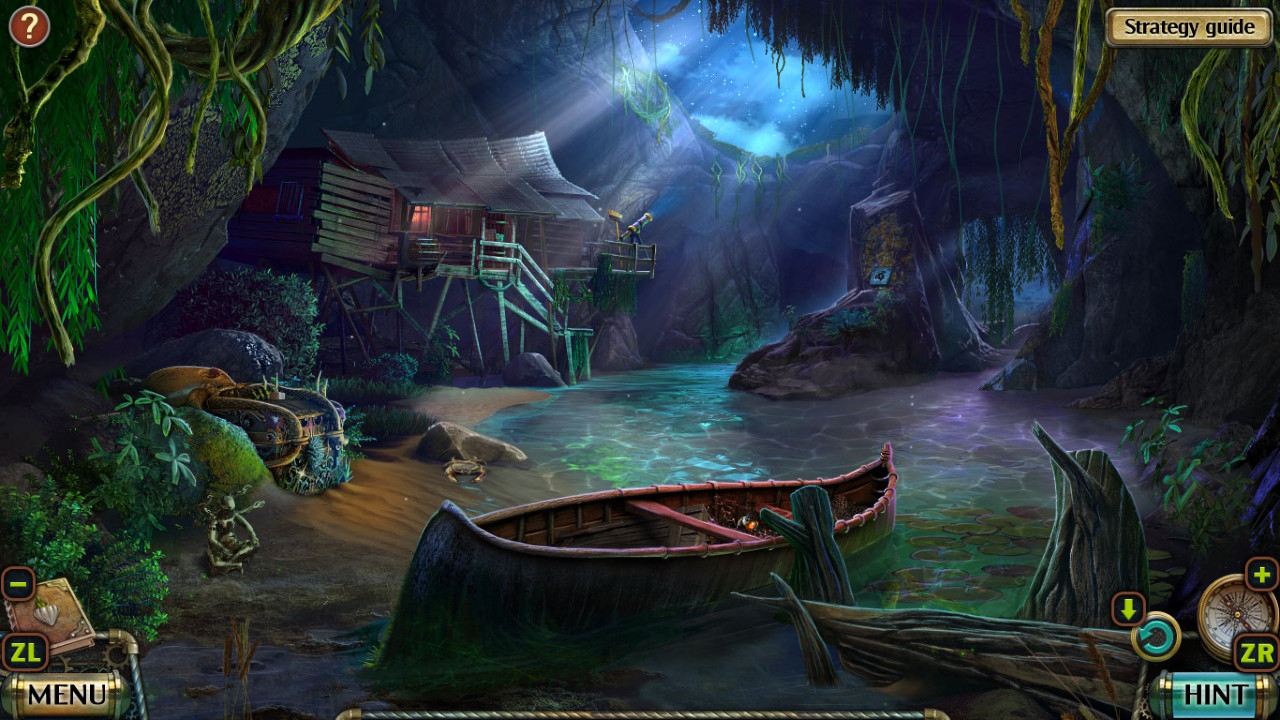Select the green down arrow icon
This screenshot has width=1280, height=720.
pyautogui.click(x=1128, y=608)
